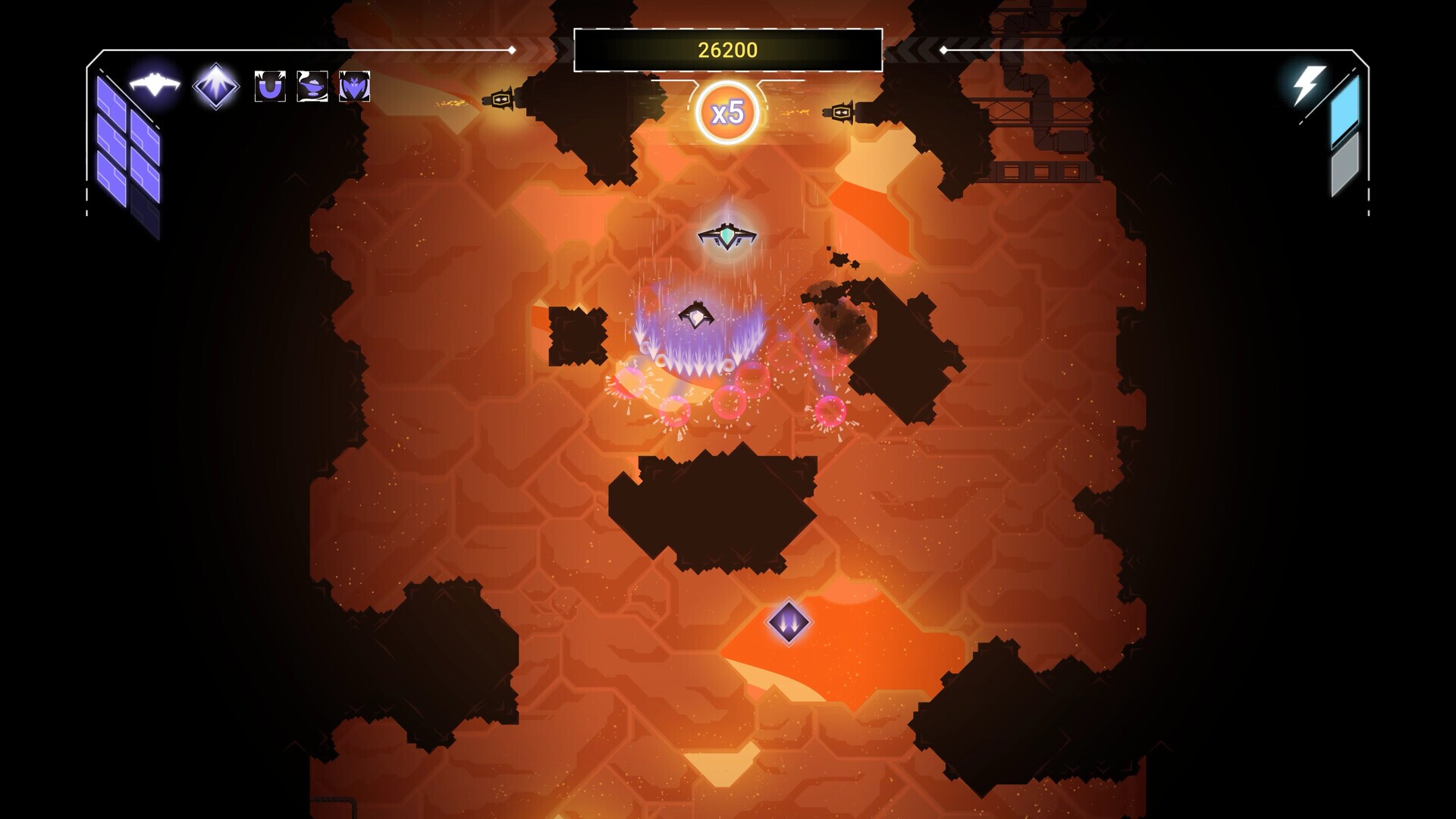Select the bat emblem powerup icon

click(353, 86)
